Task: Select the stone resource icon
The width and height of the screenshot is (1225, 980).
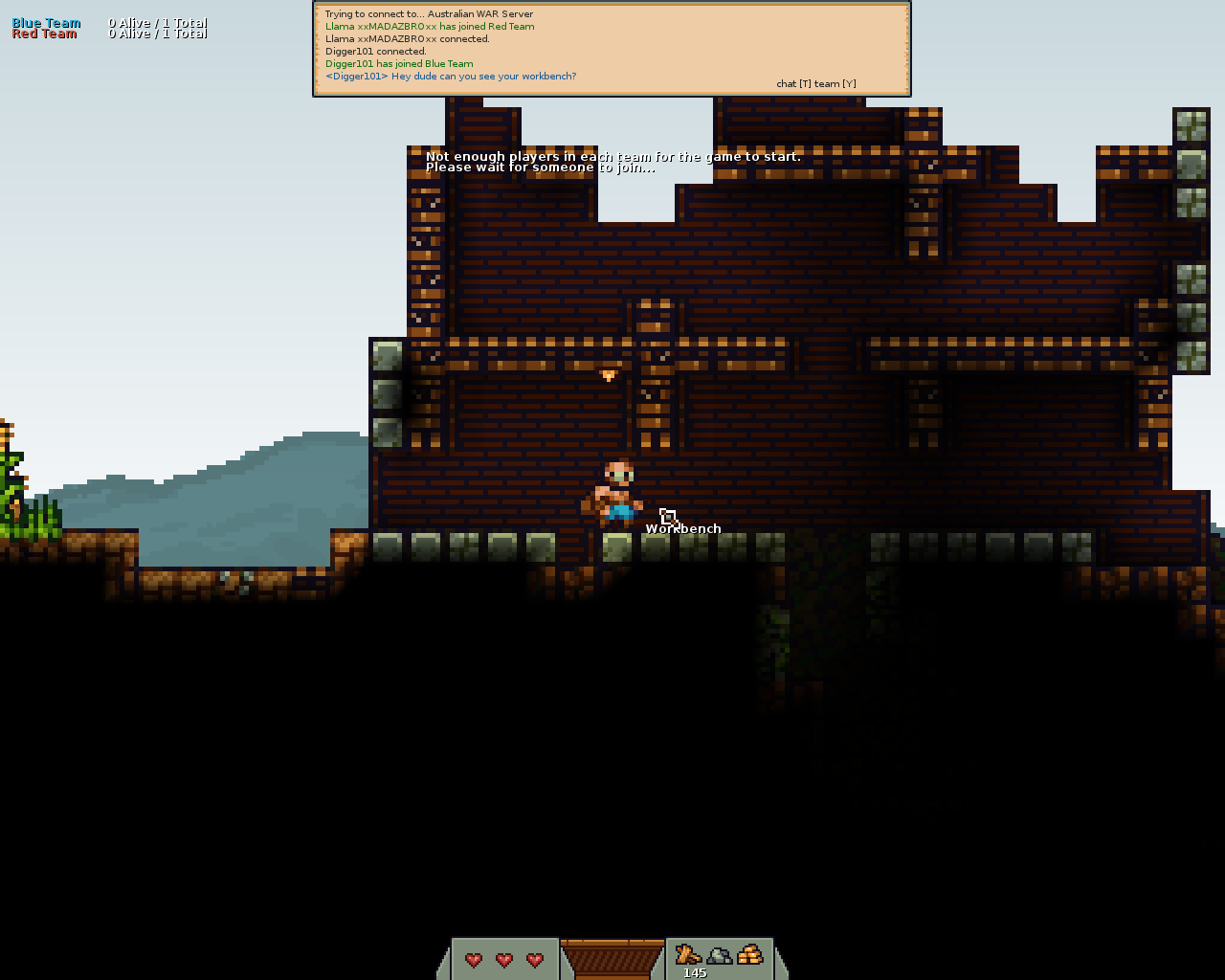Action: pyautogui.click(x=719, y=955)
